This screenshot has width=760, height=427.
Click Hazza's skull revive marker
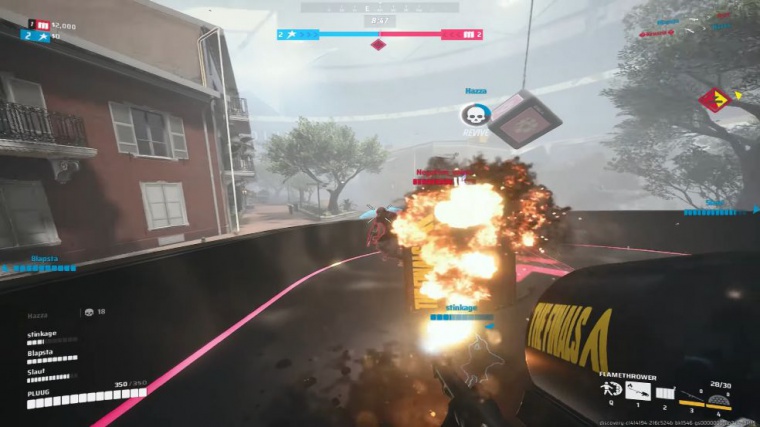[475, 114]
